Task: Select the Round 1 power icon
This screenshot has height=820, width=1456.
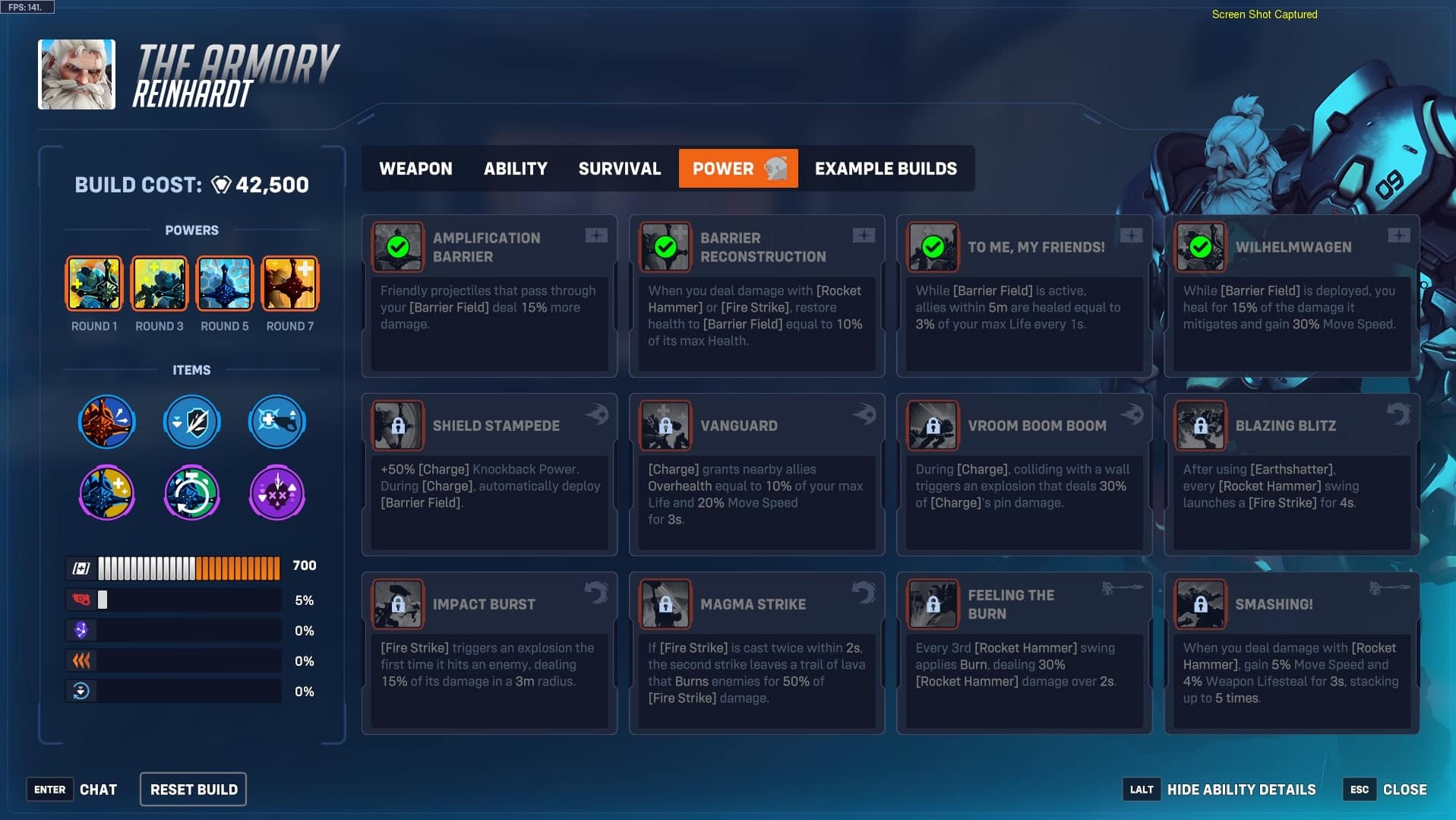Action: point(93,283)
